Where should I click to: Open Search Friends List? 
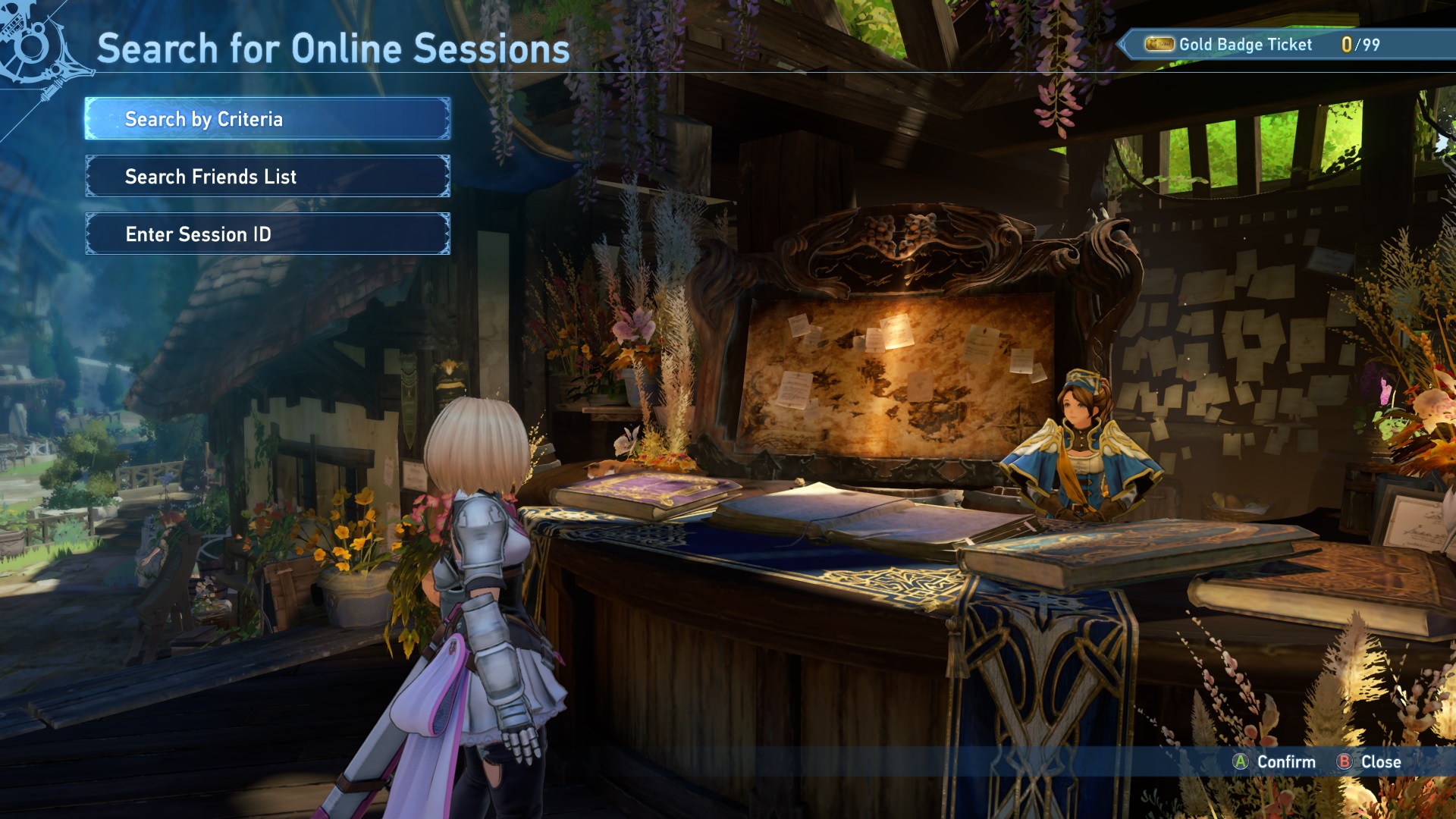(267, 177)
